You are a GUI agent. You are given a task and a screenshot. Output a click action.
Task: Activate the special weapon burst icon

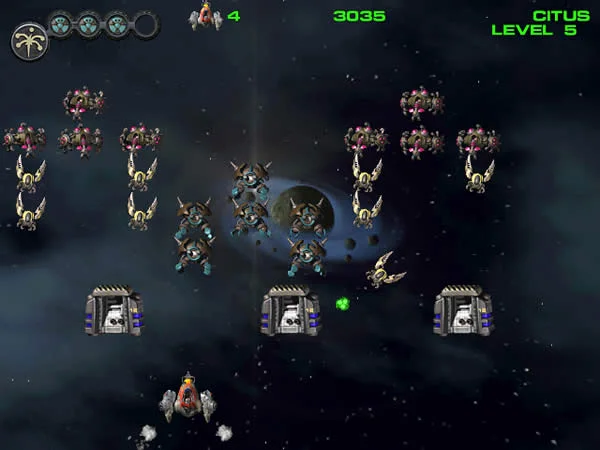coord(29,41)
